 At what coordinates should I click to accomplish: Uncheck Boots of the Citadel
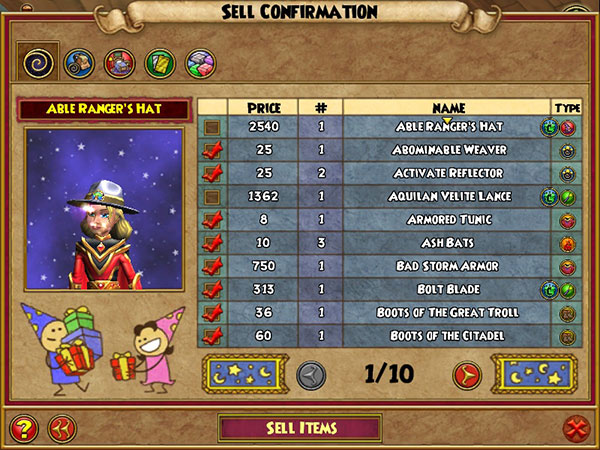click(x=213, y=335)
